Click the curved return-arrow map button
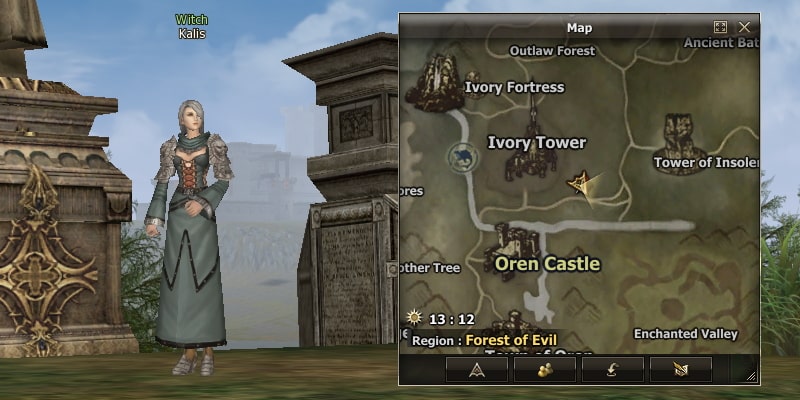This screenshot has width=800, height=400. [x=612, y=369]
